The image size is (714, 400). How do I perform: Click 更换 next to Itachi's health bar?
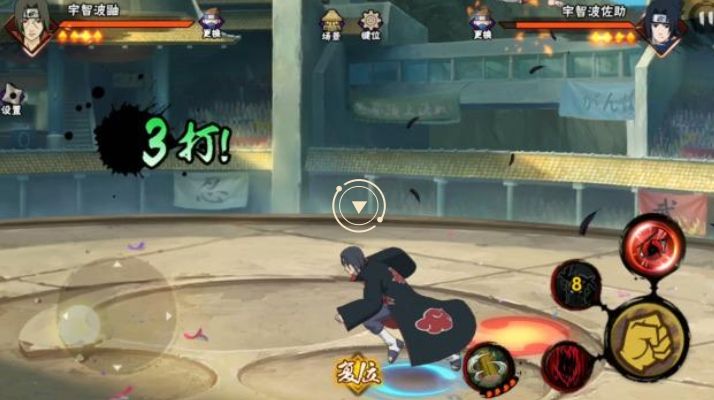212,23
